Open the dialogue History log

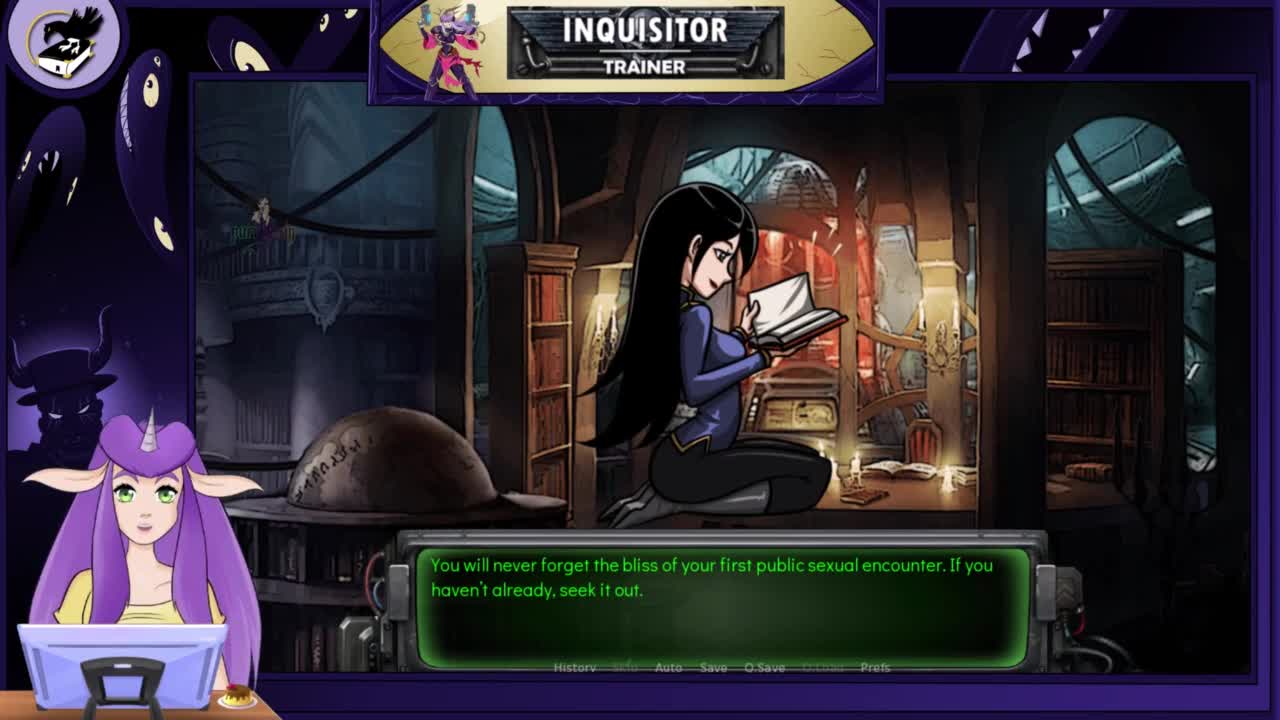575,667
